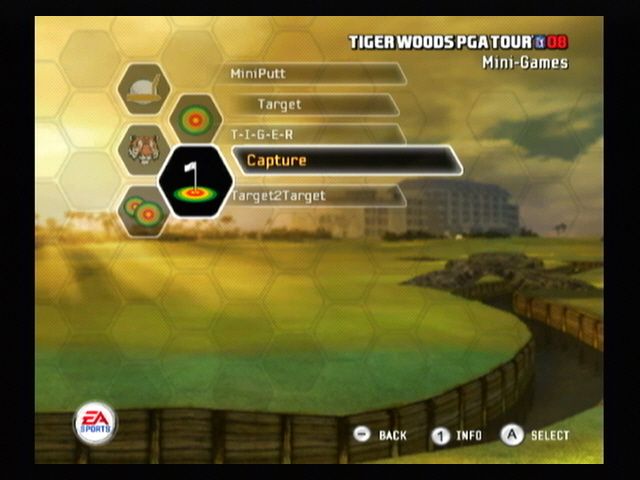640x480 pixels.
Task: Choose the double bullseye Target2Target icon
Action: click(x=143, y=210)
